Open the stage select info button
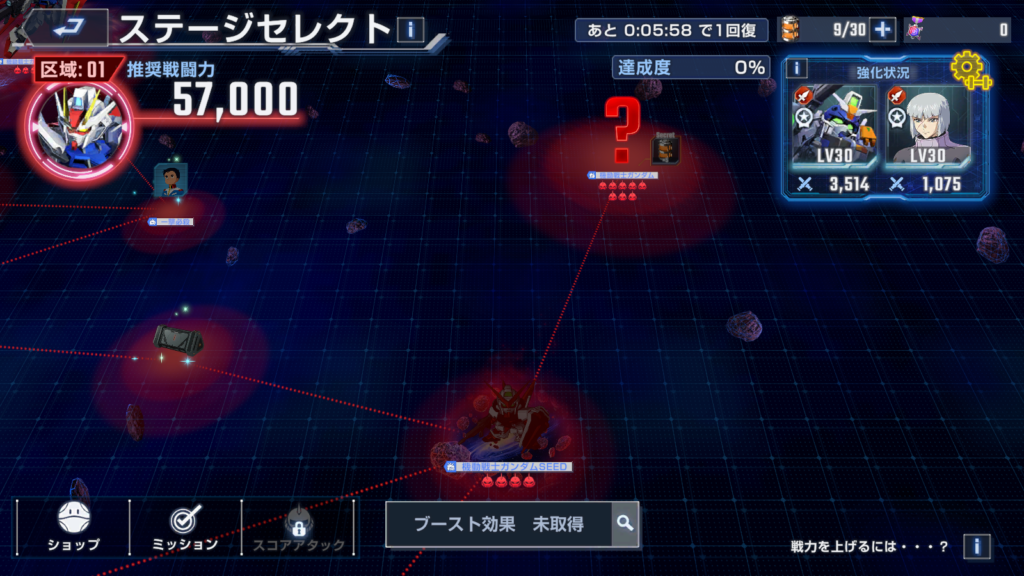 point(410,30)
